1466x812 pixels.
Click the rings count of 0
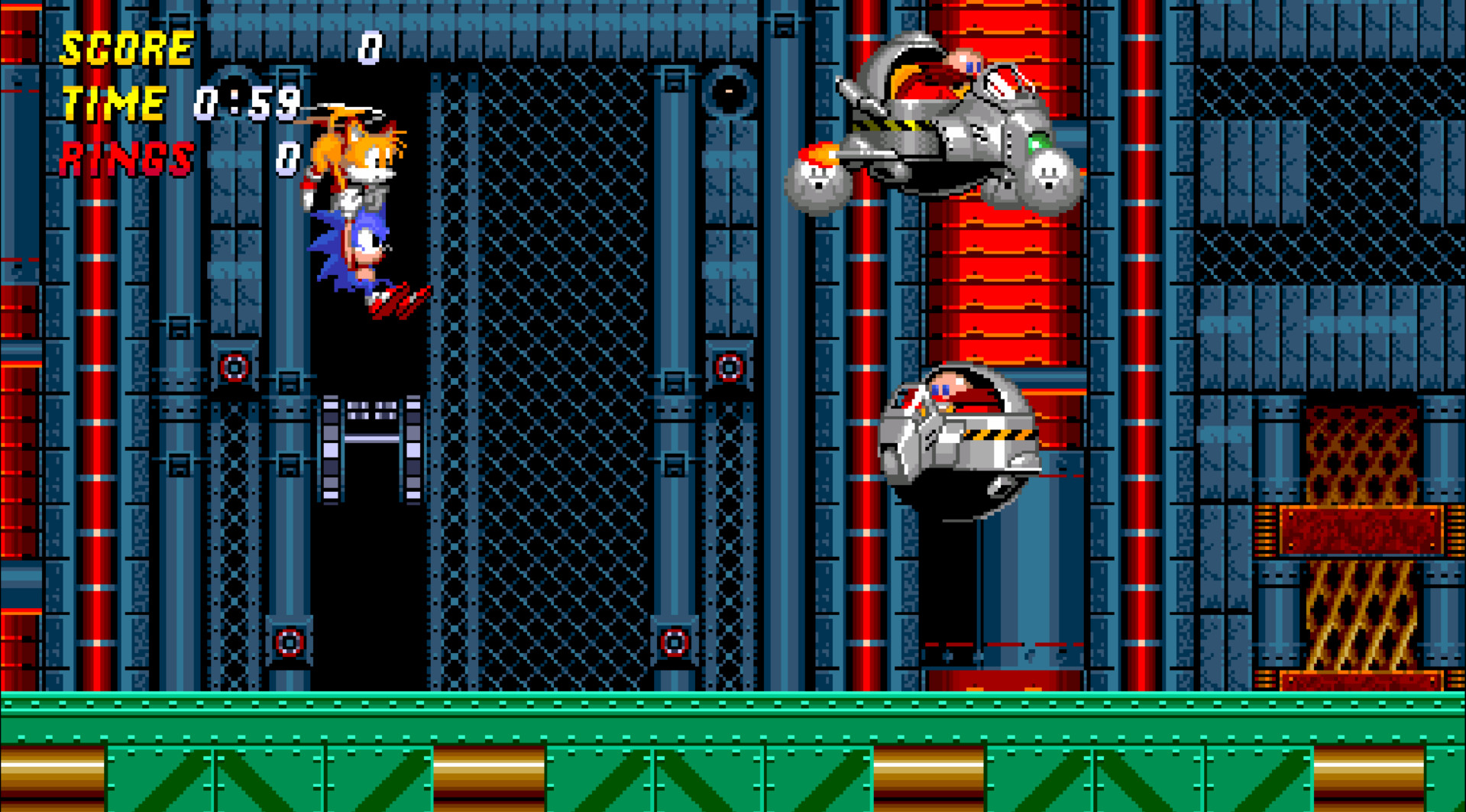289,158
